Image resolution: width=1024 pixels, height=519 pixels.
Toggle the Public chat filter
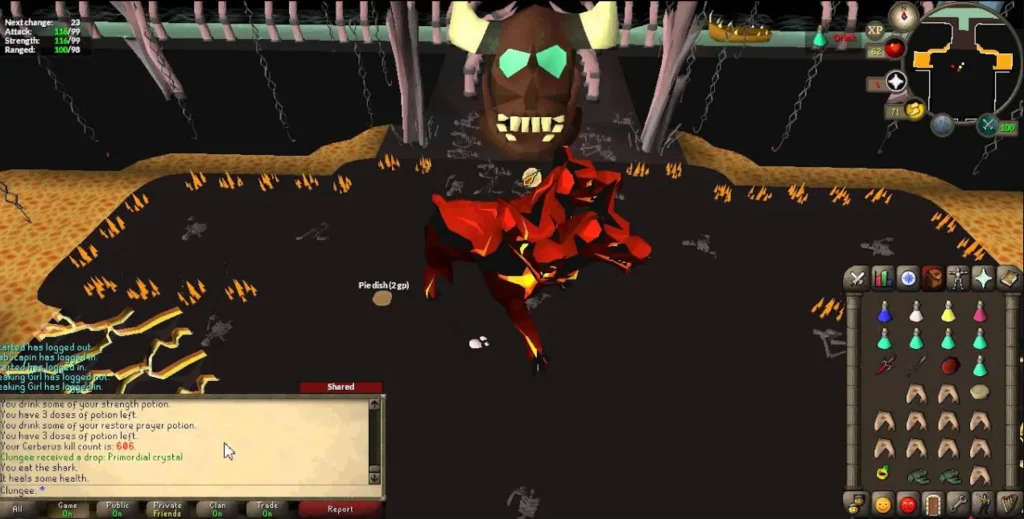click(117, 509)
